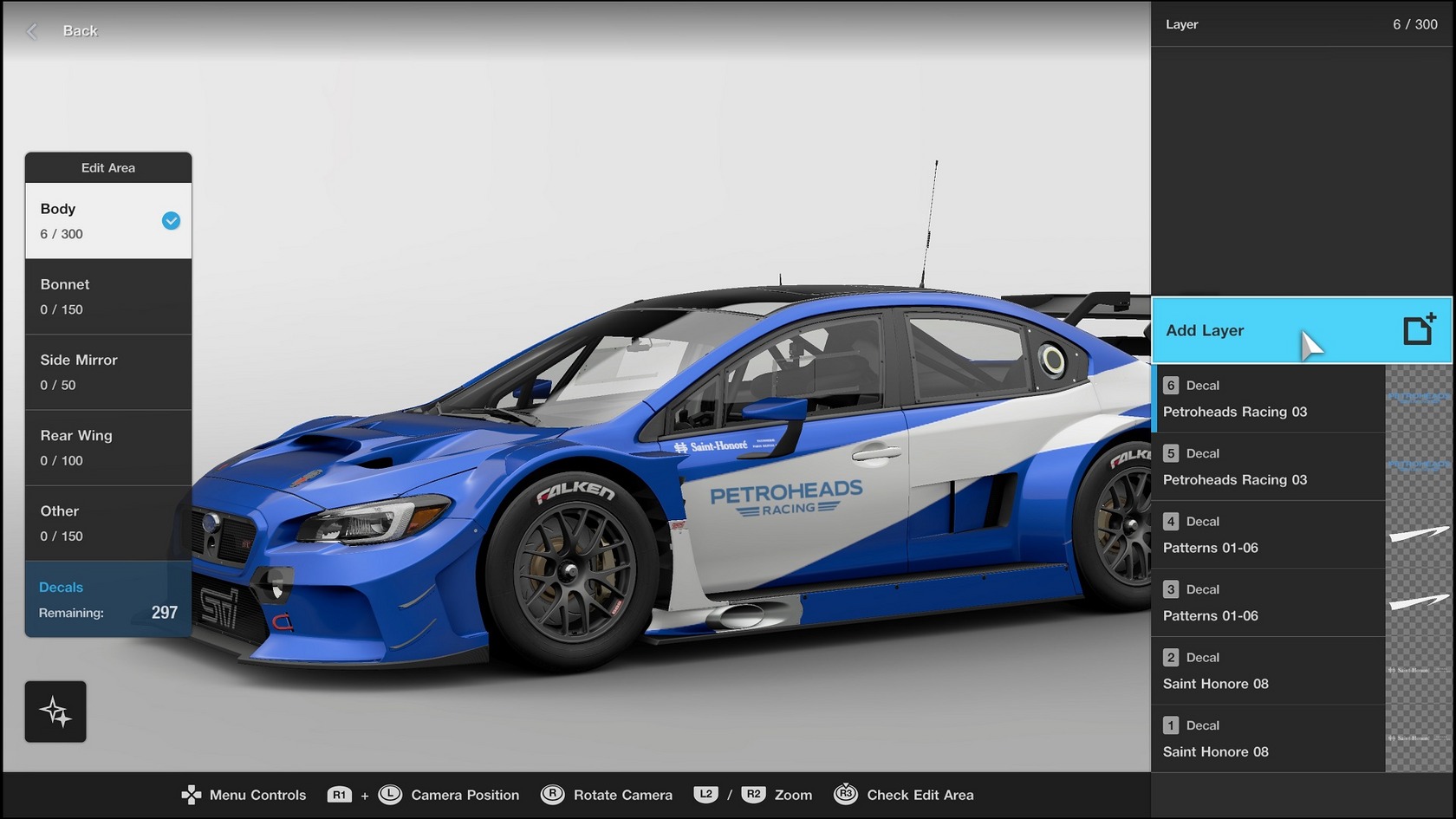Click the R3 Check Edit Area icon
The width and height of the screenshot is (1456, 819).
pyautogui.click(x=844, y=795)
